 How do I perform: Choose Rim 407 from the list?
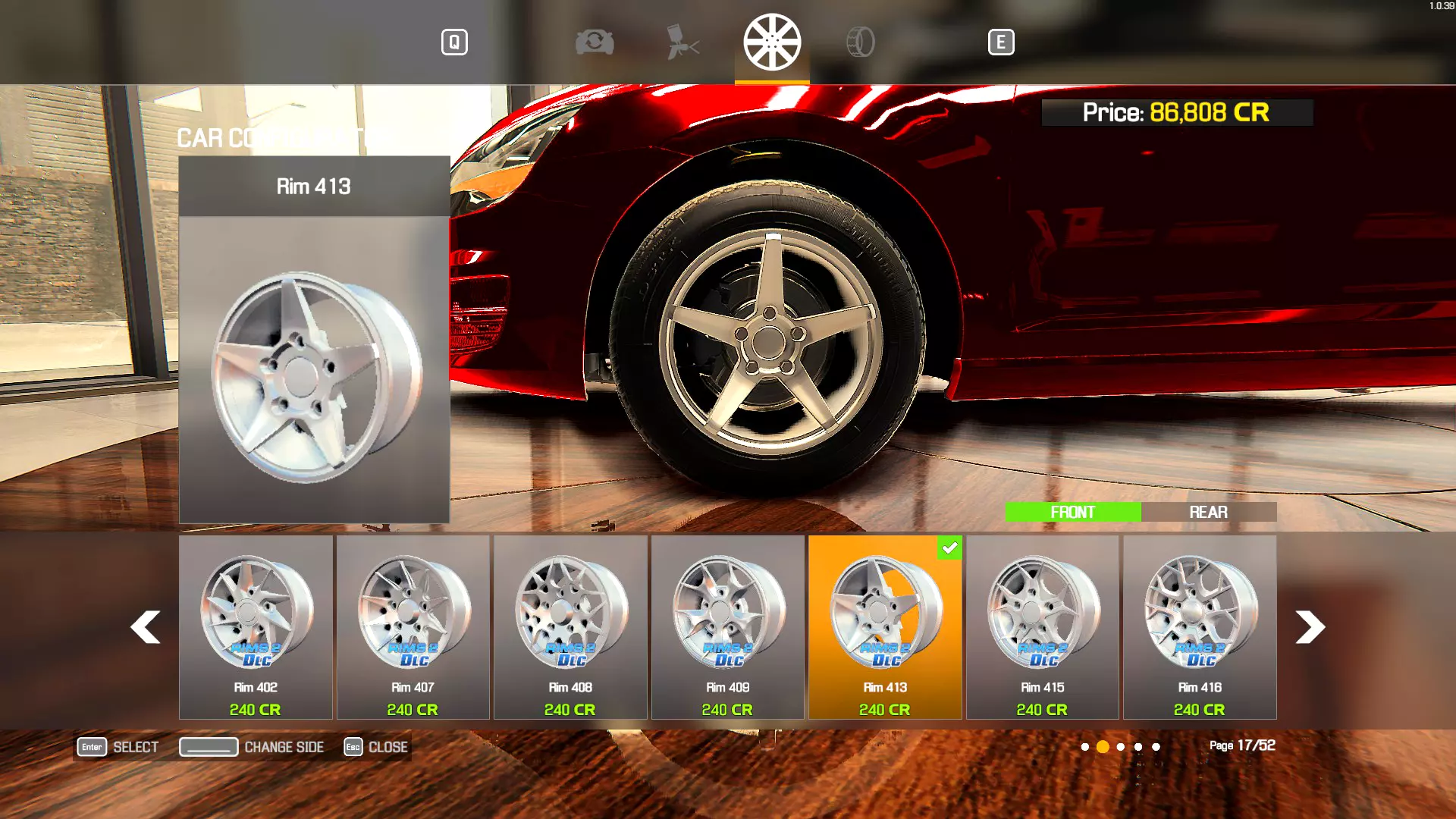(413, 626)
